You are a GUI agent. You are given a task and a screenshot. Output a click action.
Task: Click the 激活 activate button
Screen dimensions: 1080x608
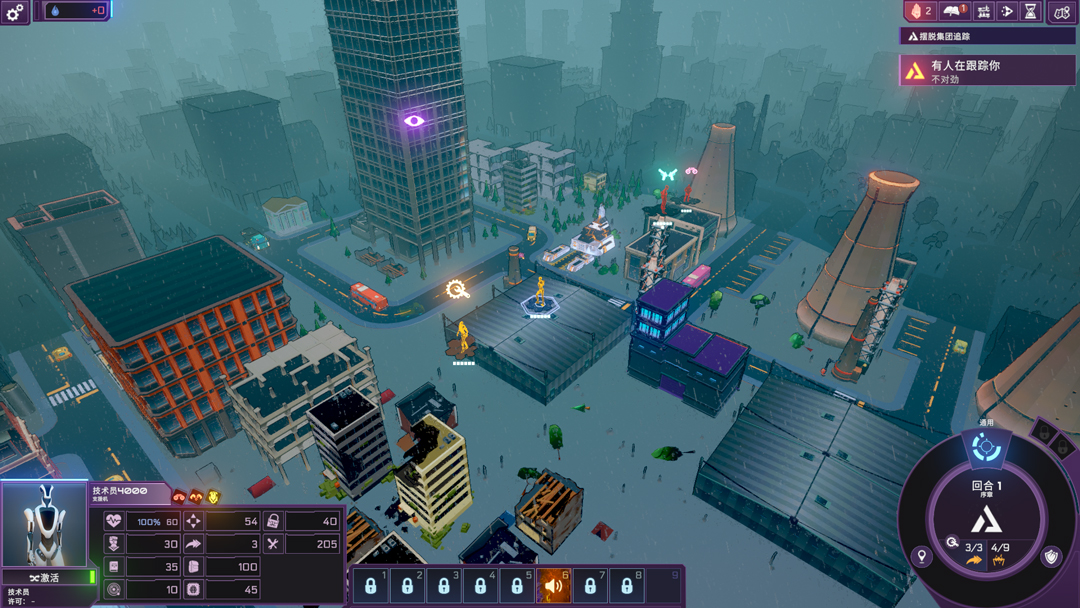(x=45, y=578)
